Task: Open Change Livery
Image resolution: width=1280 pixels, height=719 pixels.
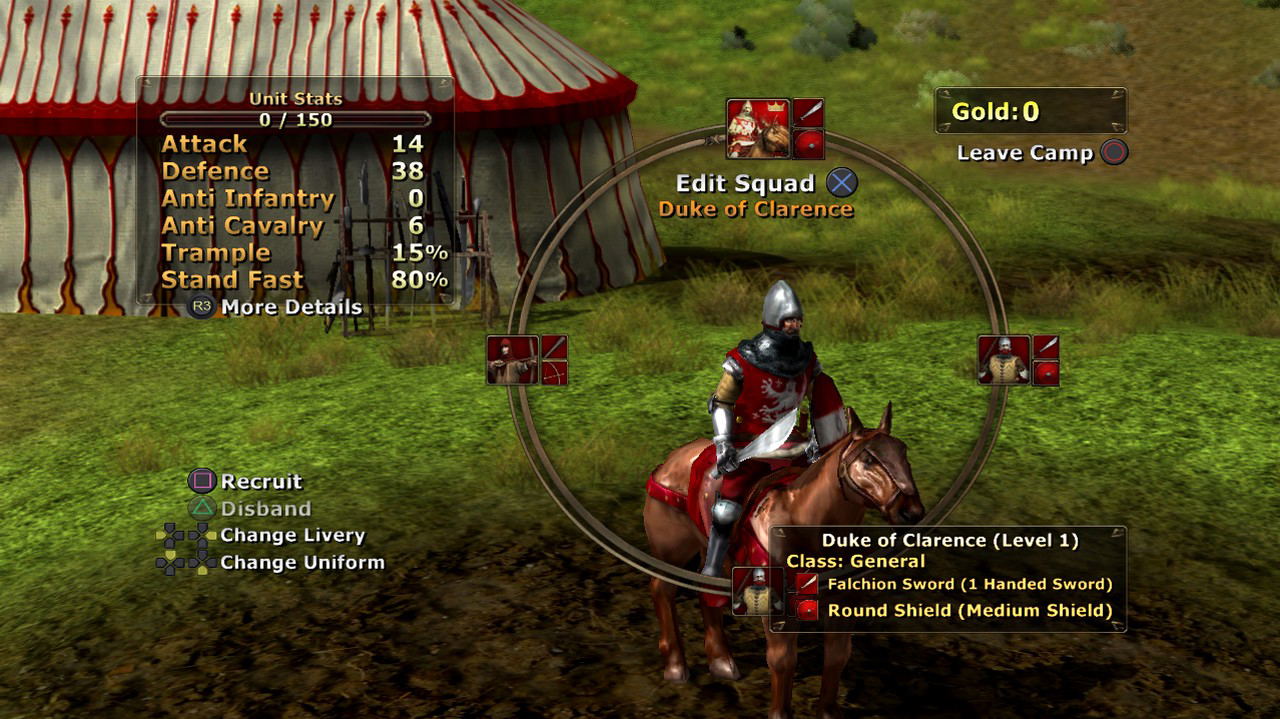Action: [x=292, y=535]
